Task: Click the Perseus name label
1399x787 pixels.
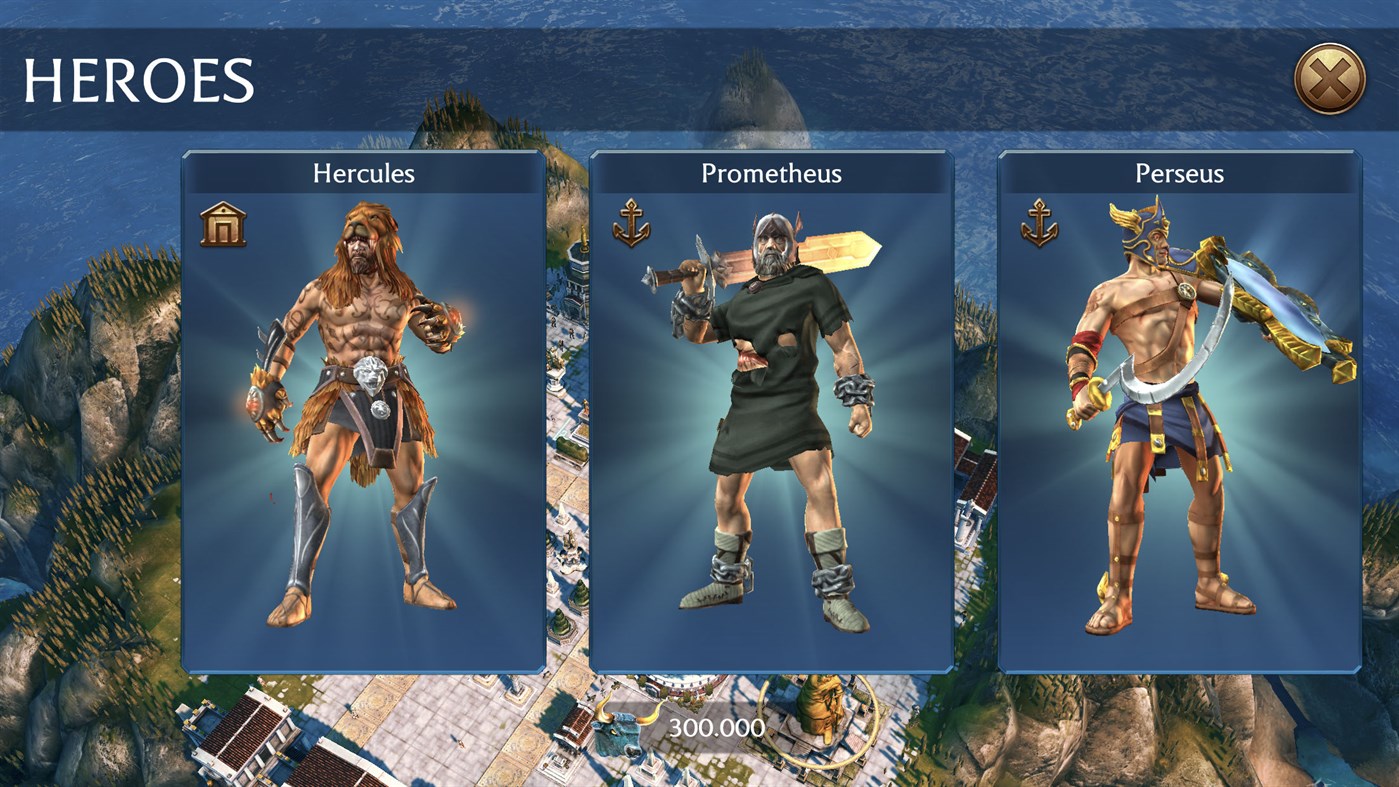Action: [x=1180, y=173]
